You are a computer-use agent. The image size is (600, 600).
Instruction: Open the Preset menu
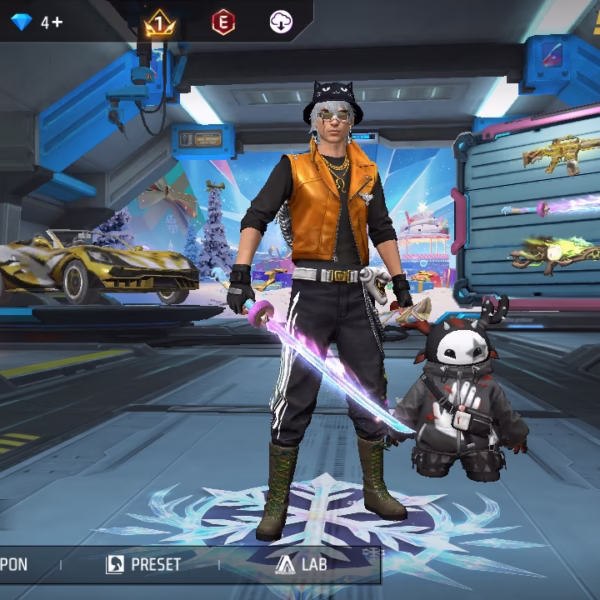(x=144, y=564)
